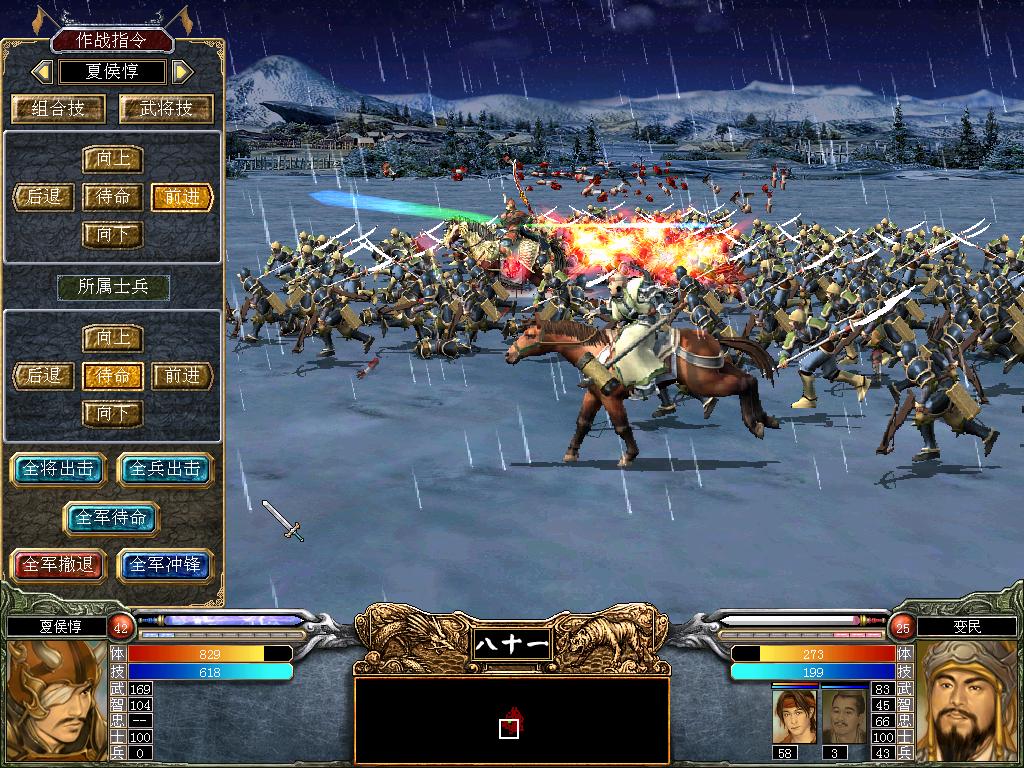This screenshot has height=768, width=1024.
Task: Issue the 全军冲锋 full army charge command
Action: pyautogui.click(x=166, y=565)
